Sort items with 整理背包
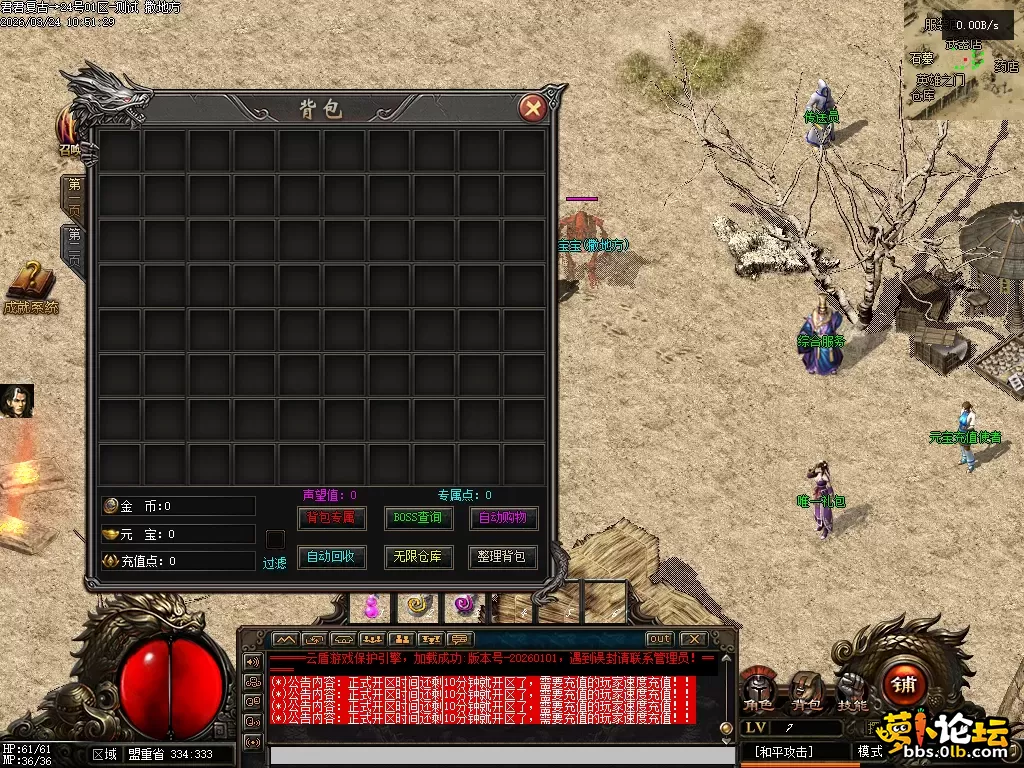Screen dimensions: 1024x768 tap(502, 556)
